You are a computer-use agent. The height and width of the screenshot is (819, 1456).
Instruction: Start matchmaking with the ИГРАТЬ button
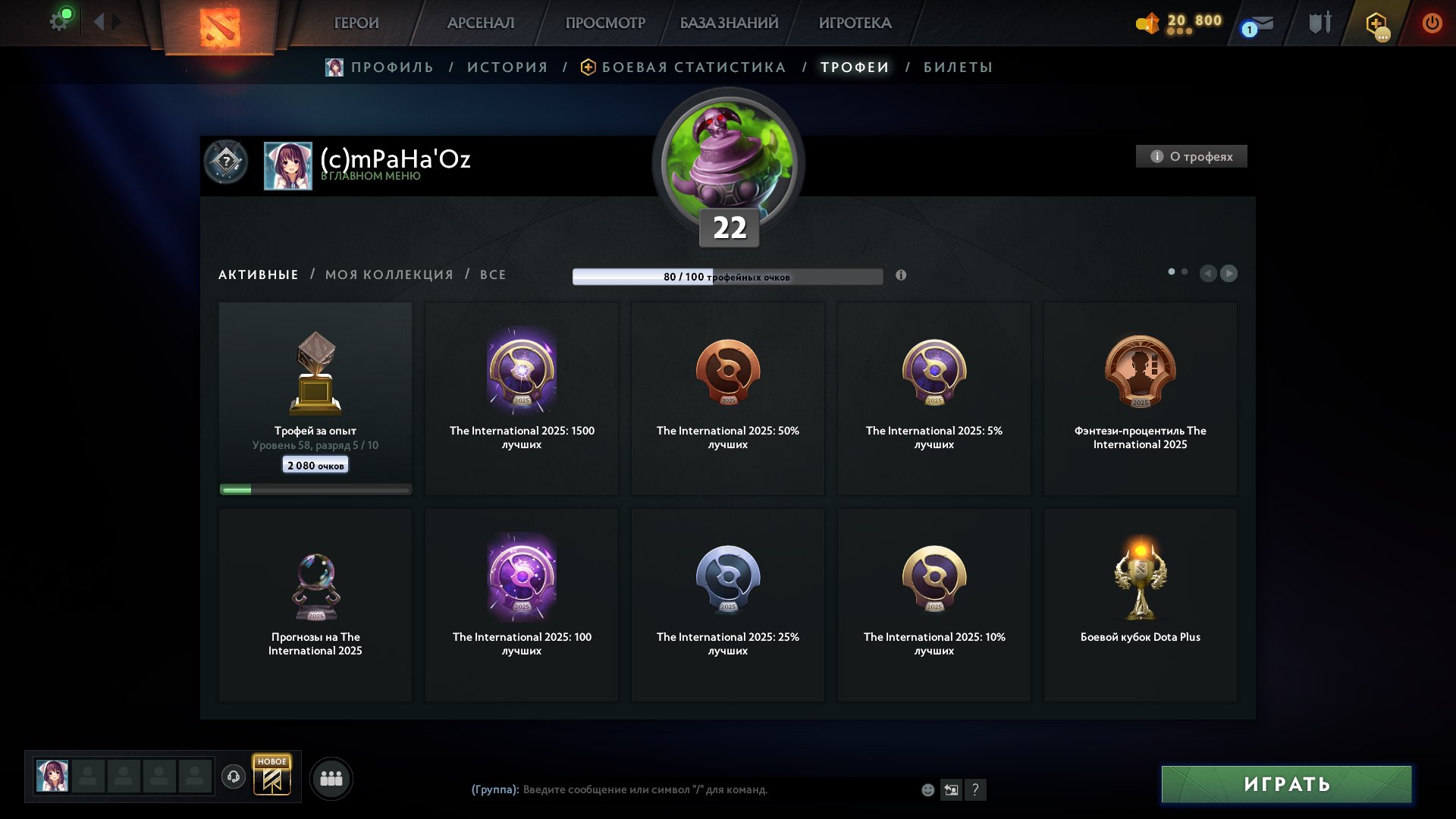[x=1286, y=784]
